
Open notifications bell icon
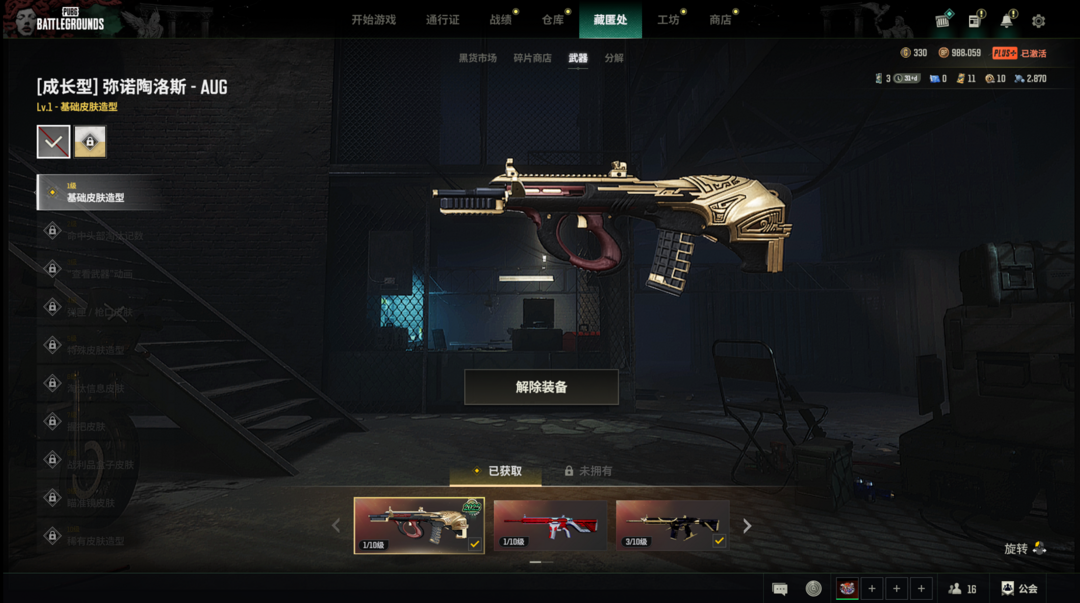[x=1006, y=21]
